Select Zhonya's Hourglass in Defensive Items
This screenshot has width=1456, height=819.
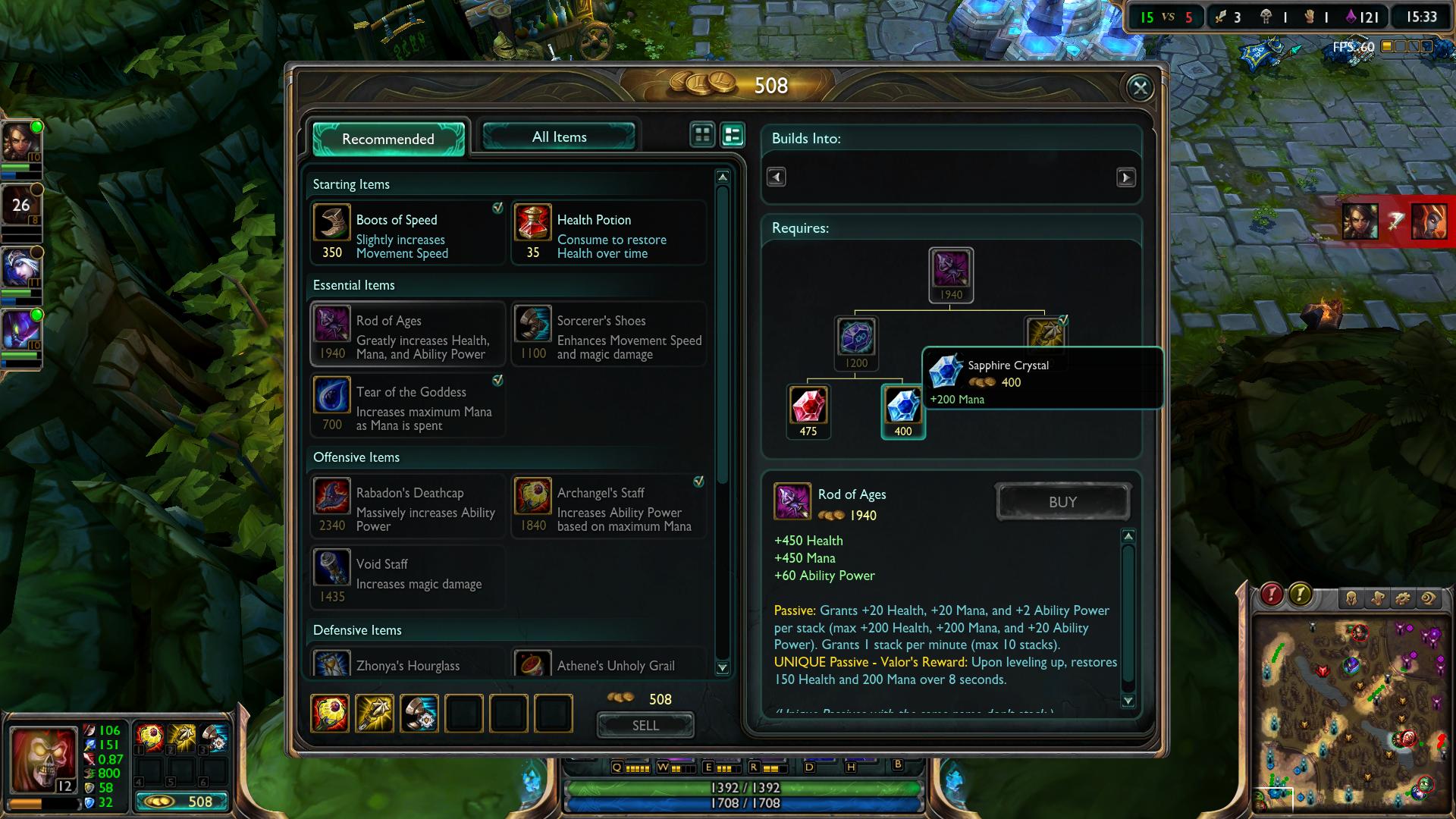tap(407, 664)
